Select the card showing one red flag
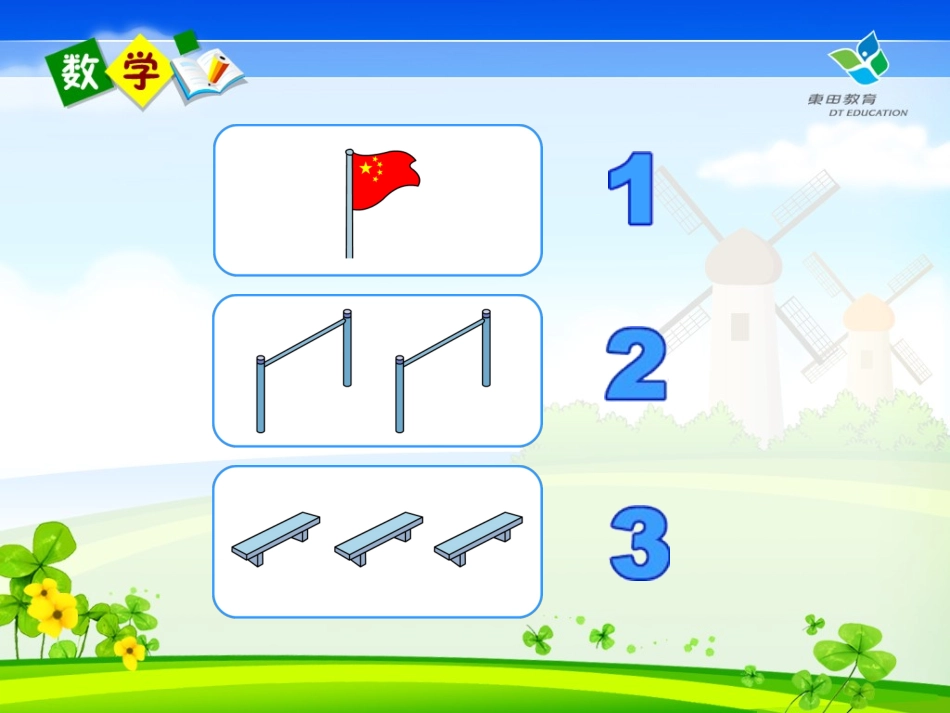Screen dimensions: 950x713 pos(377,200)
